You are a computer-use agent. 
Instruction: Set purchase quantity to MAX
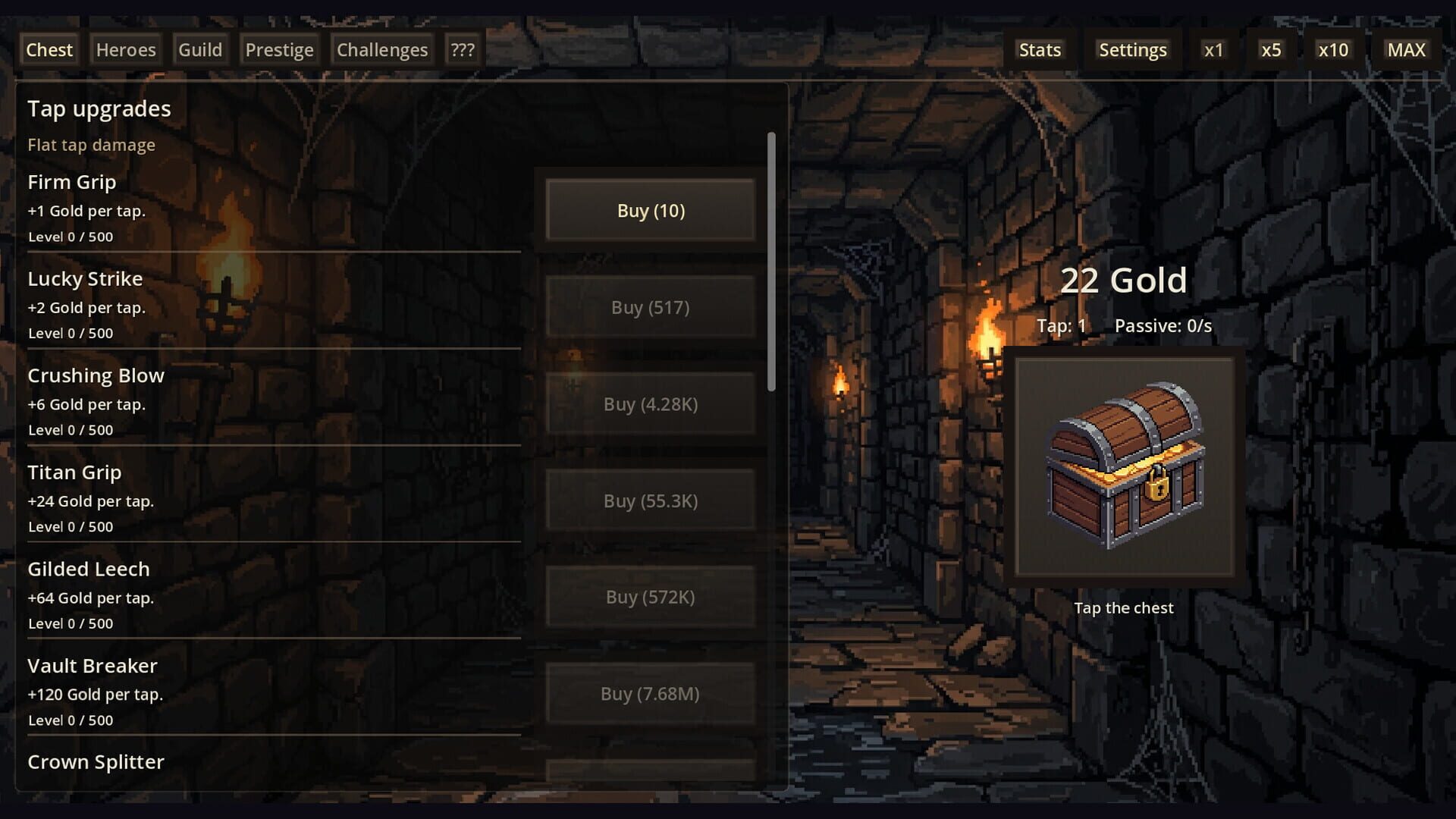[x=1407, y=49]
